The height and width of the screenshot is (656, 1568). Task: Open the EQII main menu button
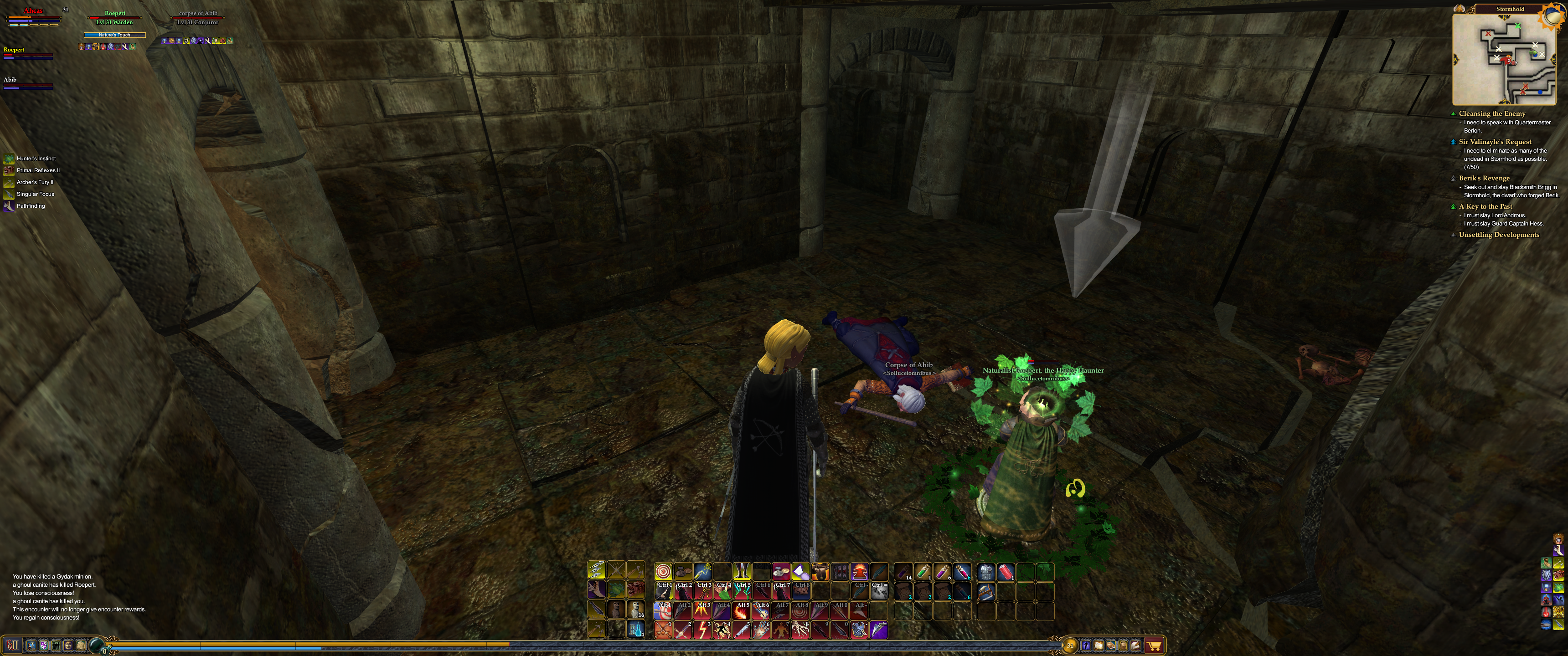[13, 645]
